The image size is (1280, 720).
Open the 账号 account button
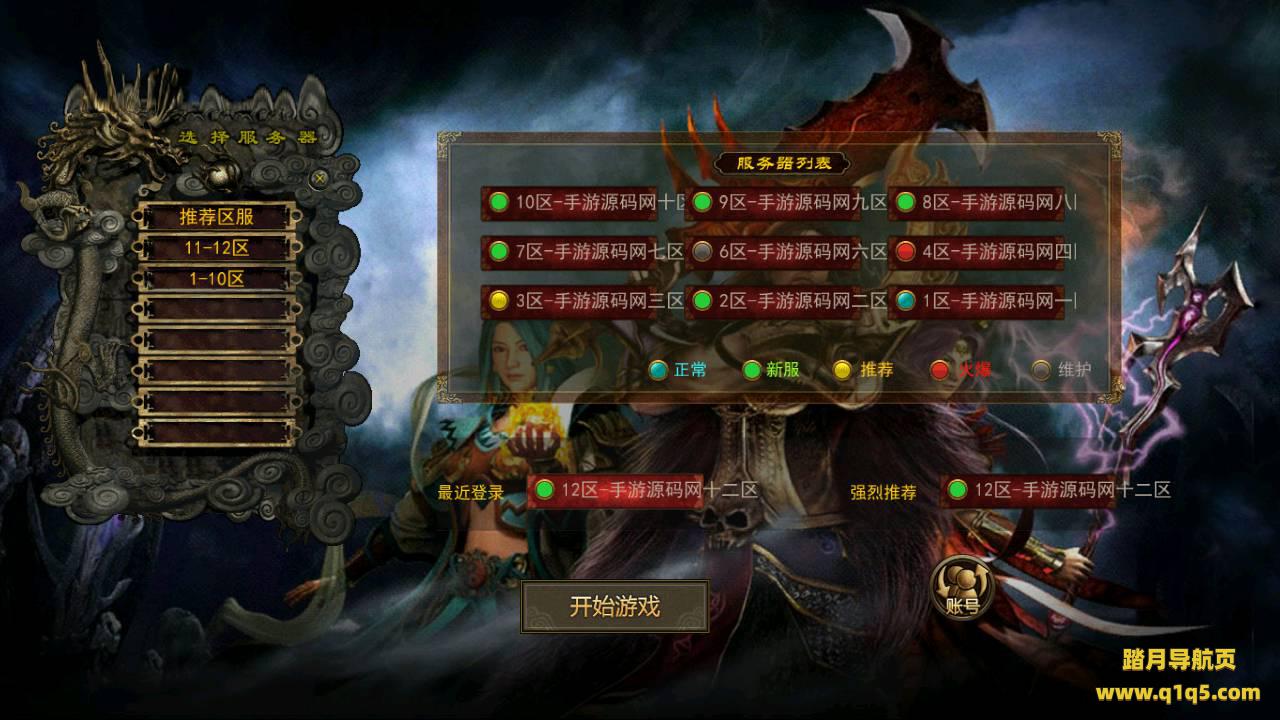pyautogui.click(x=961, y=586)
